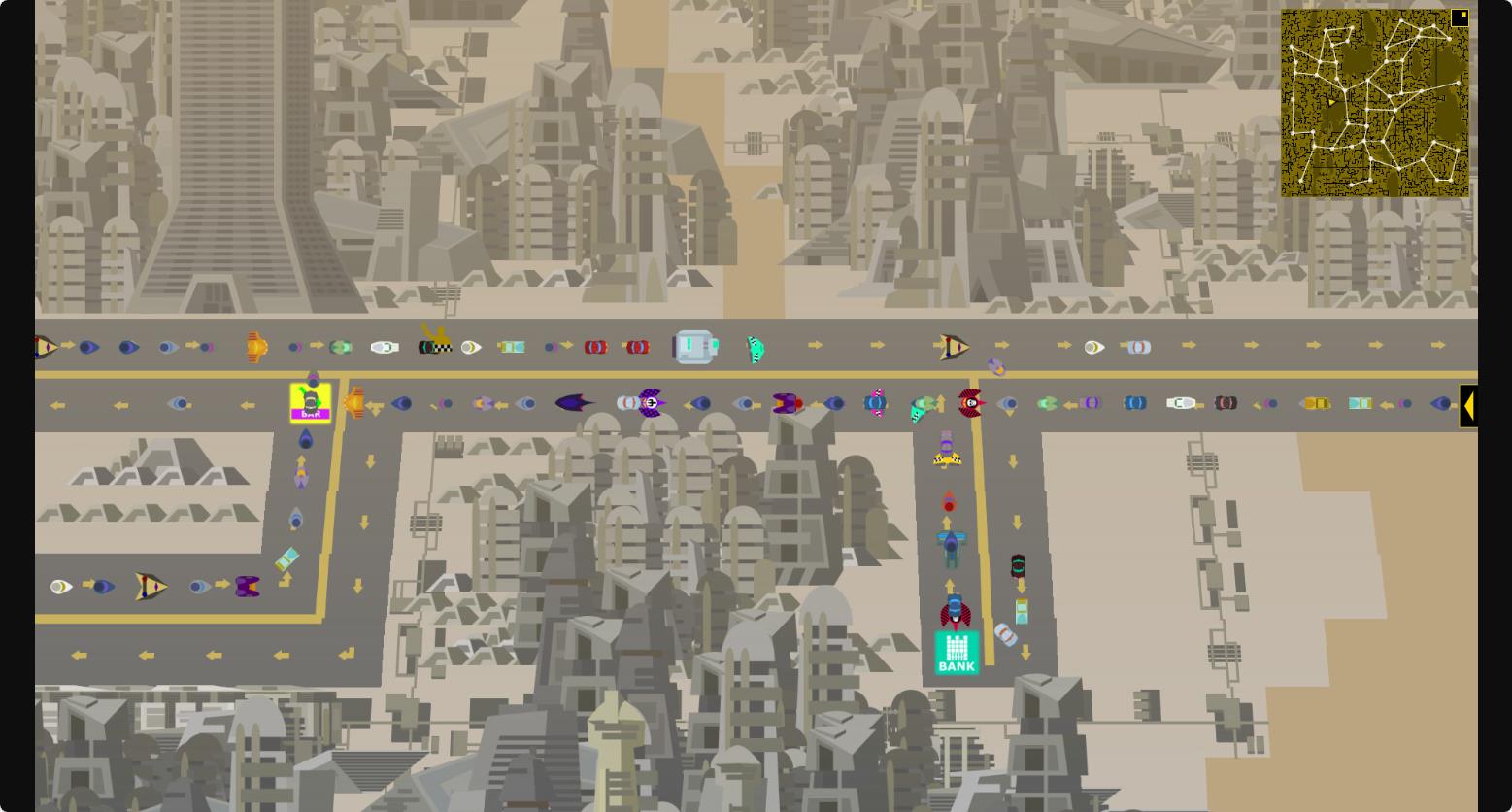This screenshot has width=1512, height=812.
Task: Open the side panel with the yellow arrow tab
Action: tap(1467, 406)
